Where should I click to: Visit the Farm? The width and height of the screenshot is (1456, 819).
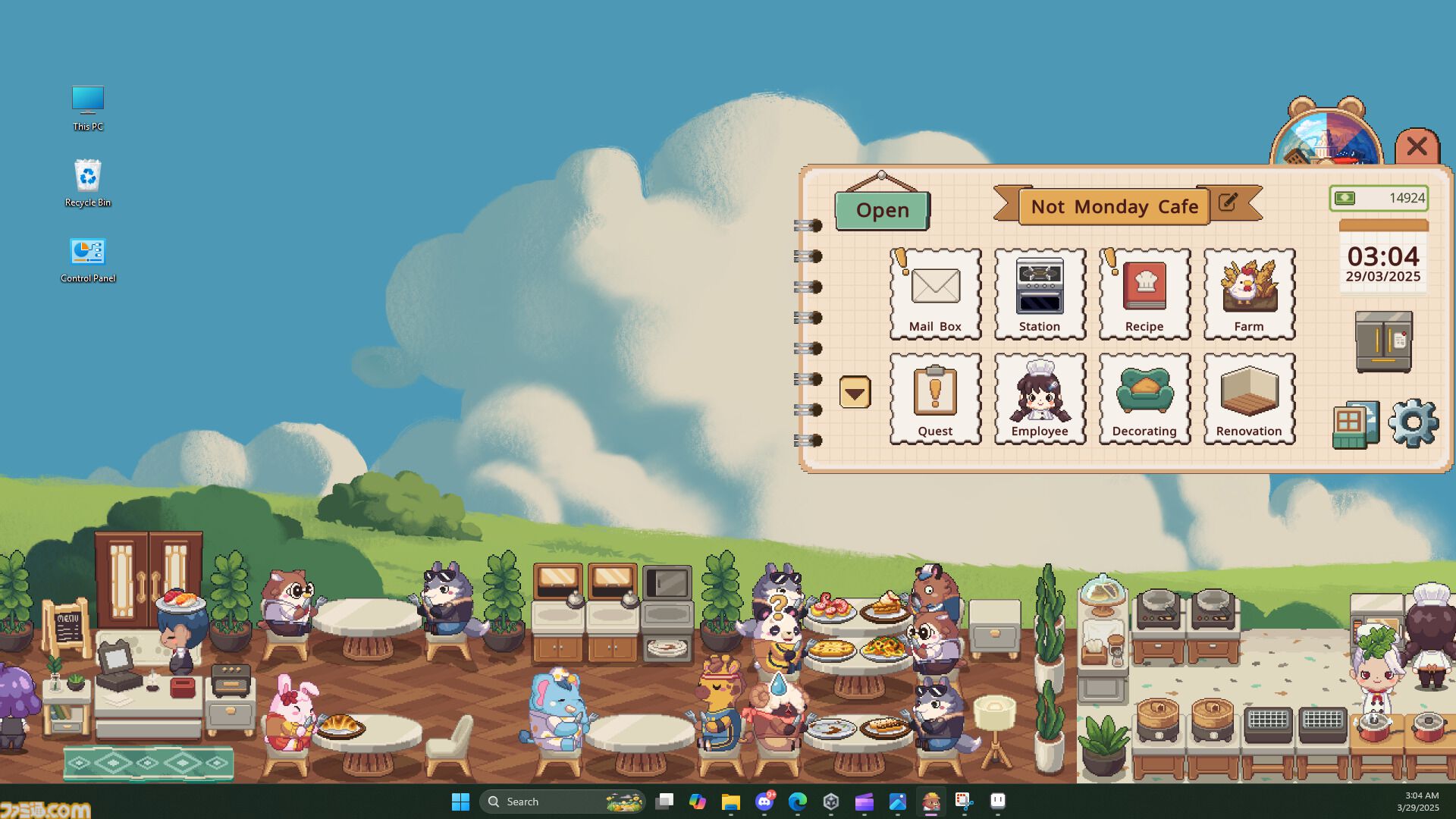[x=1248, y=292]
